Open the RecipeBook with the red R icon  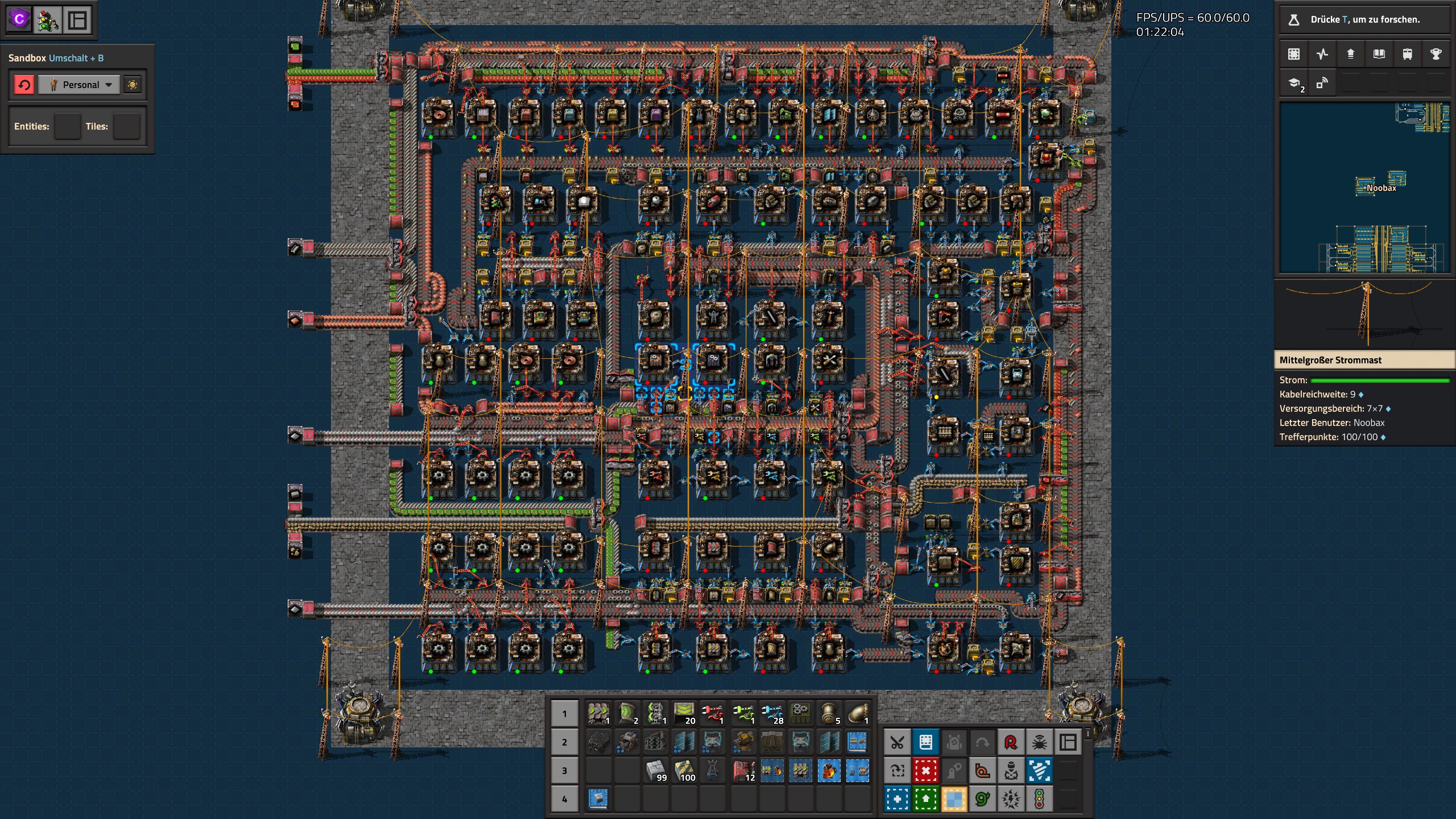(1011, 741)
